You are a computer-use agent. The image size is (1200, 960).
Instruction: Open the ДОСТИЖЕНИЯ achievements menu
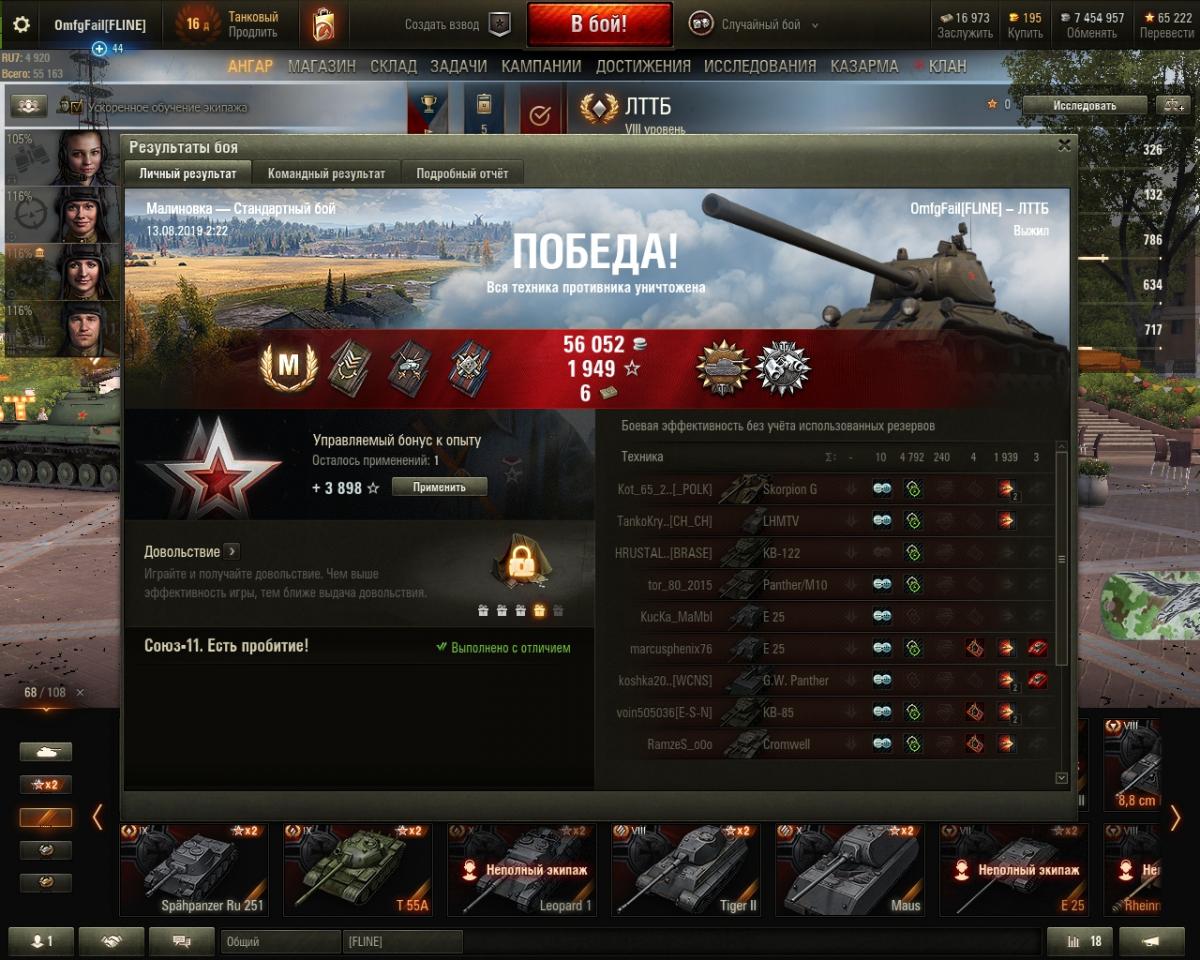click(x=643, y=66)
